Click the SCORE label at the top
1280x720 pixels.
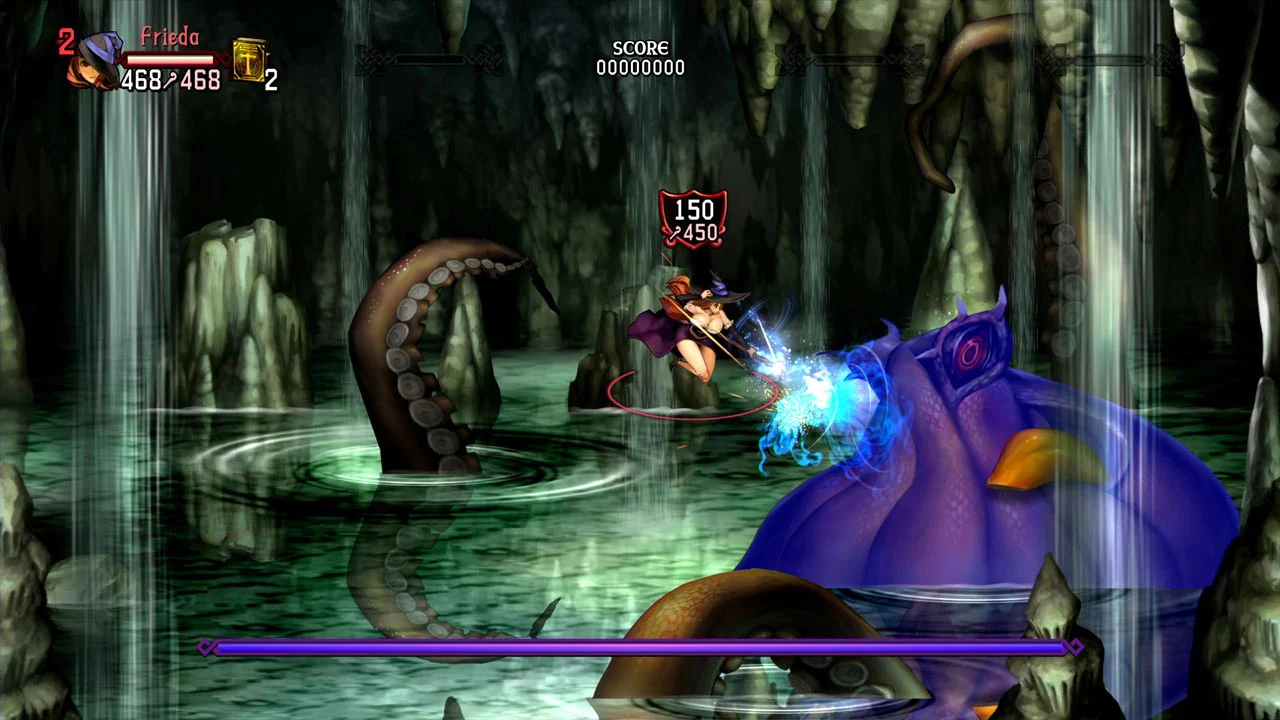(640, 47)
